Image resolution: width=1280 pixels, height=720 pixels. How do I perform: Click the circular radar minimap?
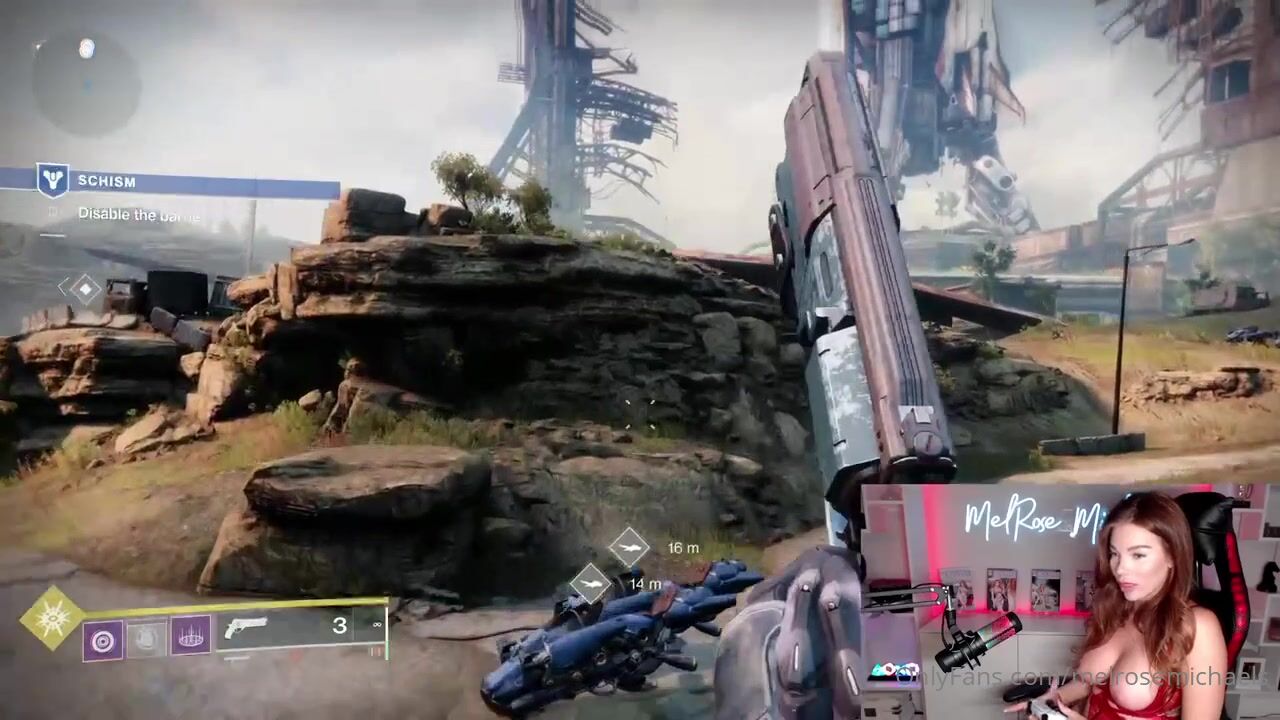[86, 83]
